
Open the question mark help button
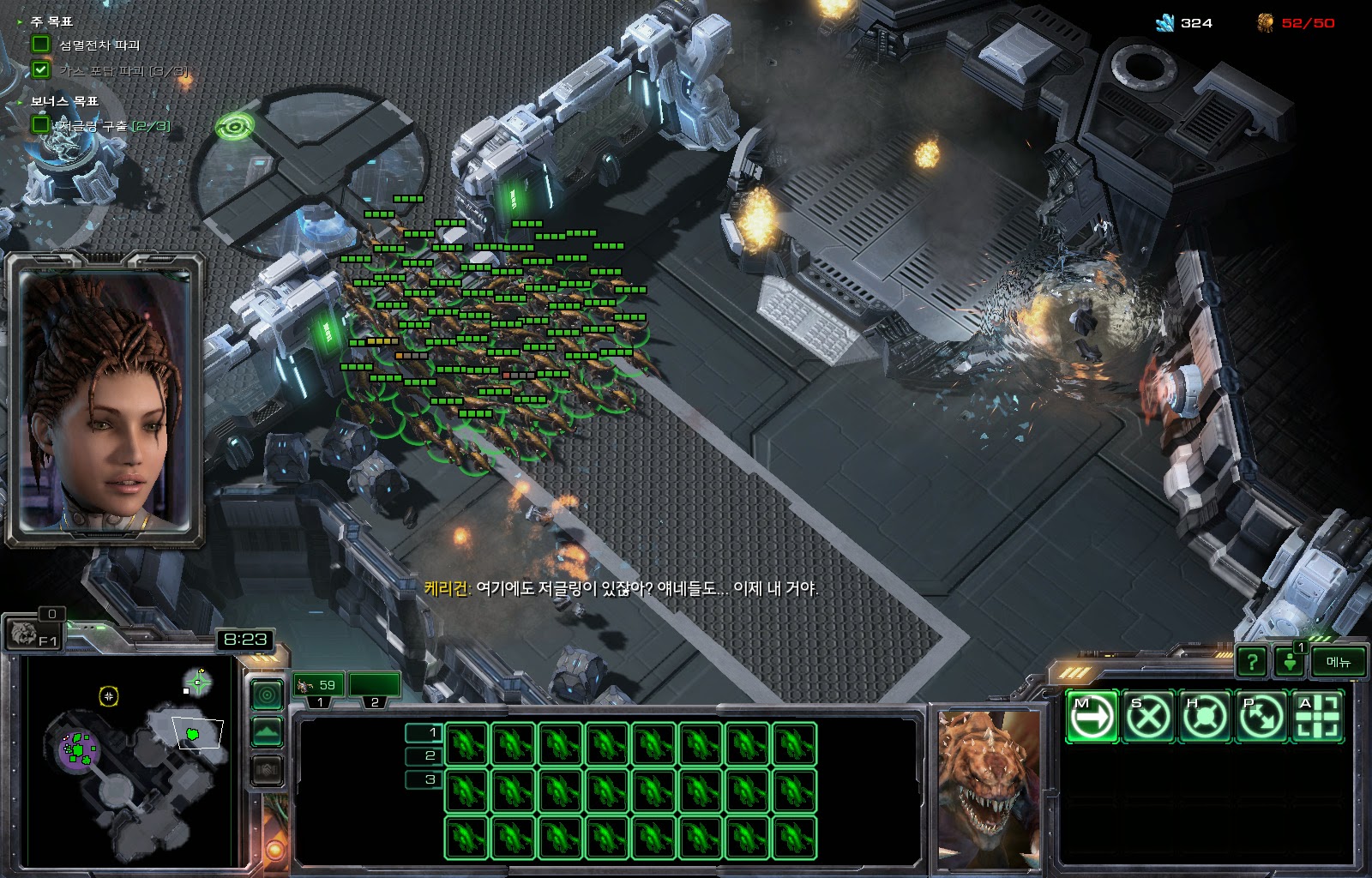point(1252,661)
